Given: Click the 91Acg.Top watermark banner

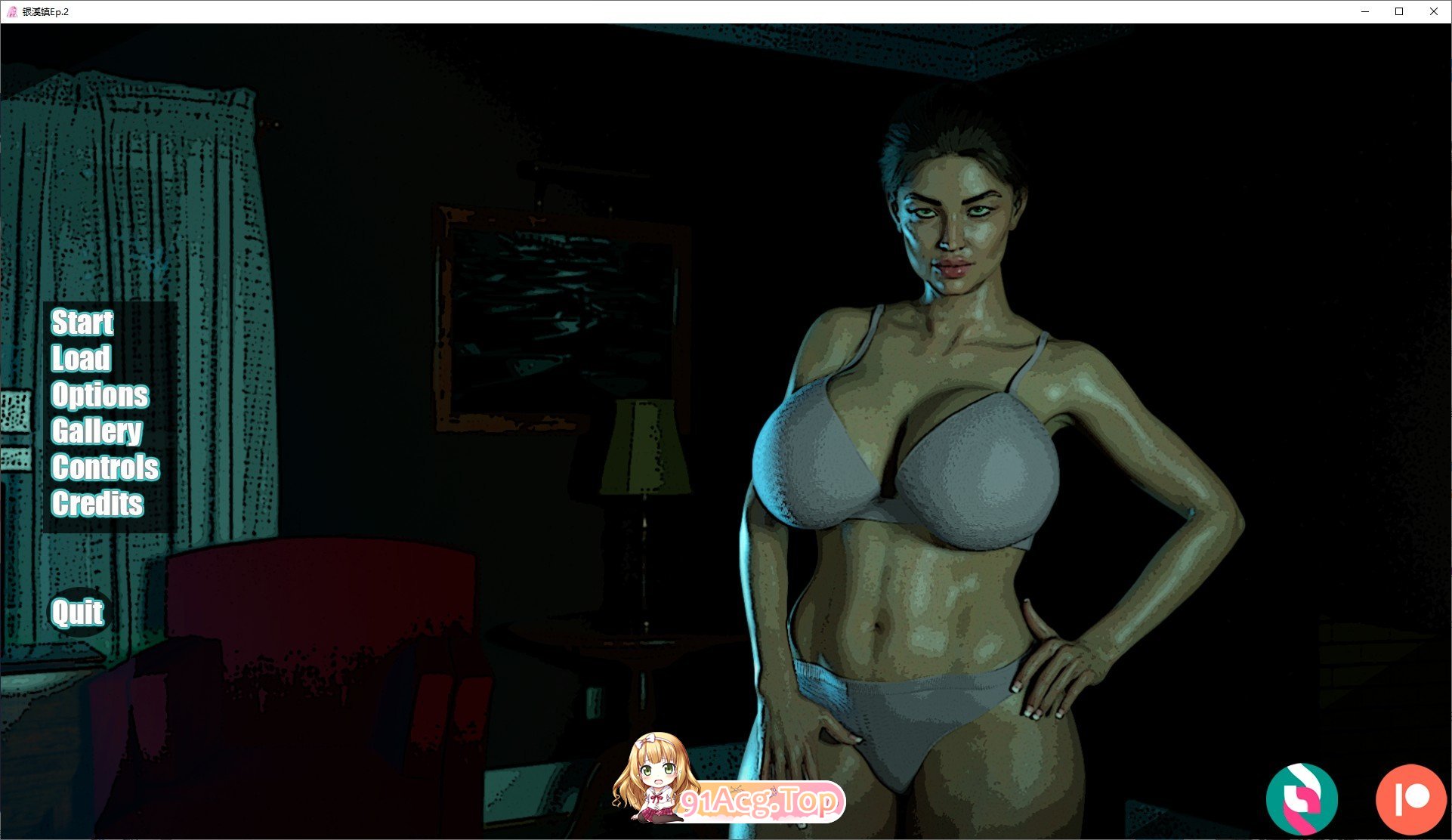Looking at the screenshot, I should click(758, 801).
